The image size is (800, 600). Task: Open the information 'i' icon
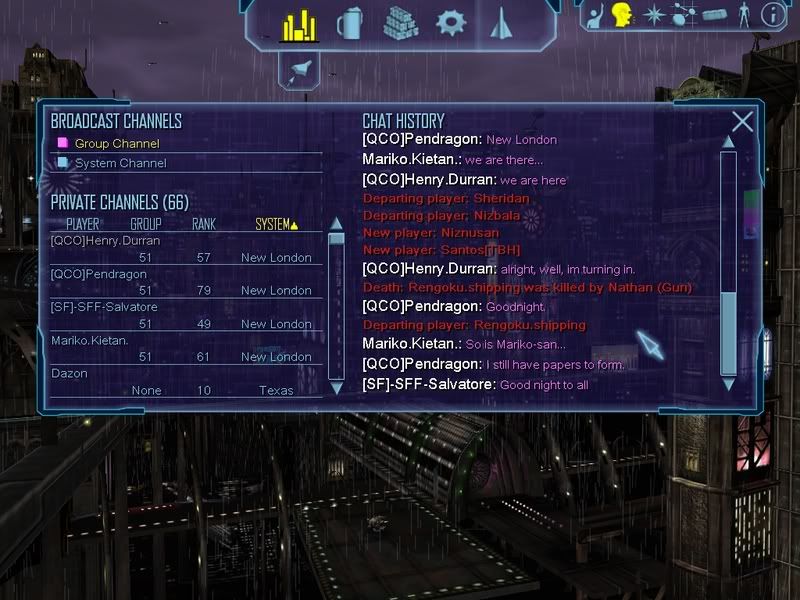click(x=772, y=15)
